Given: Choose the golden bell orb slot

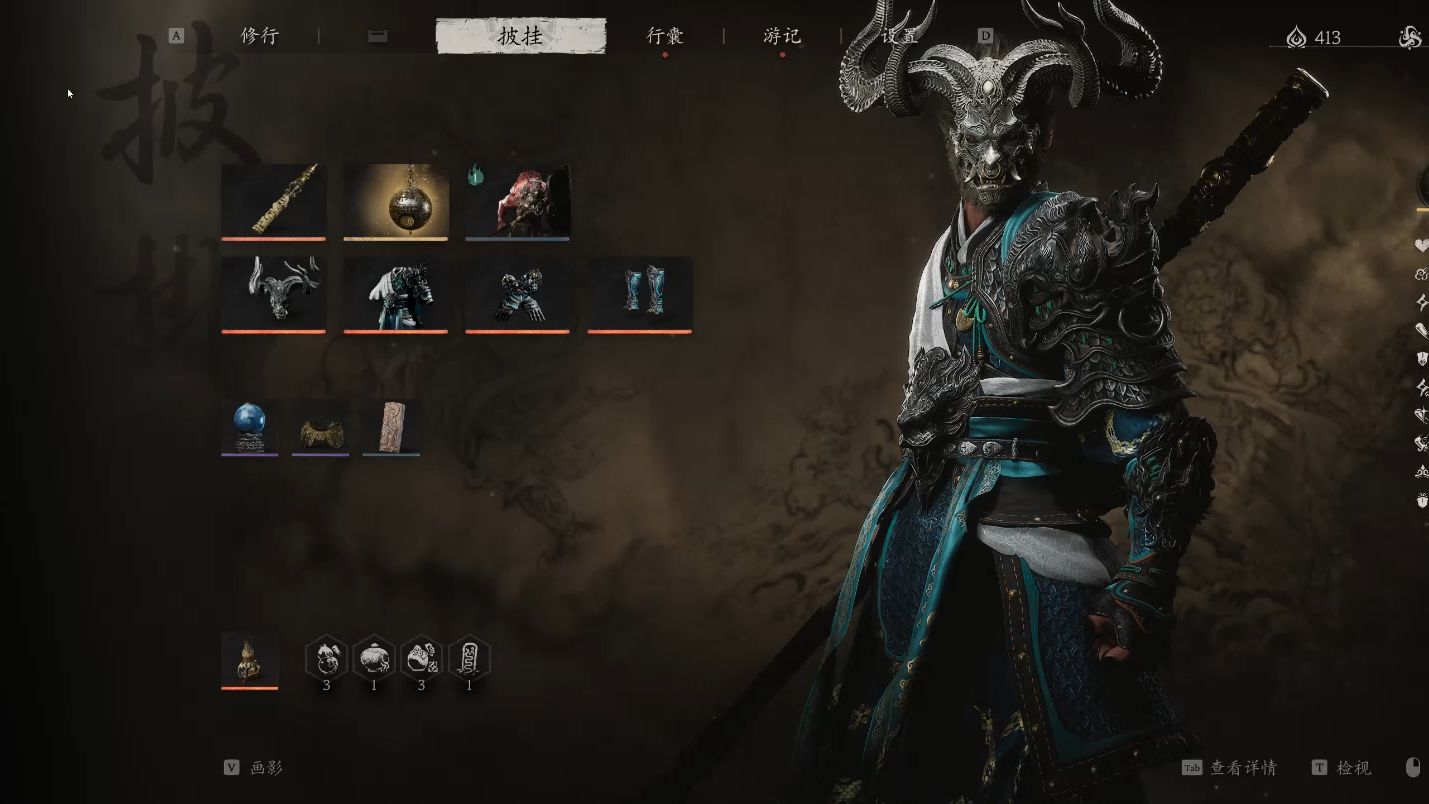Looking at the screenshot, I should pos(396,201).
